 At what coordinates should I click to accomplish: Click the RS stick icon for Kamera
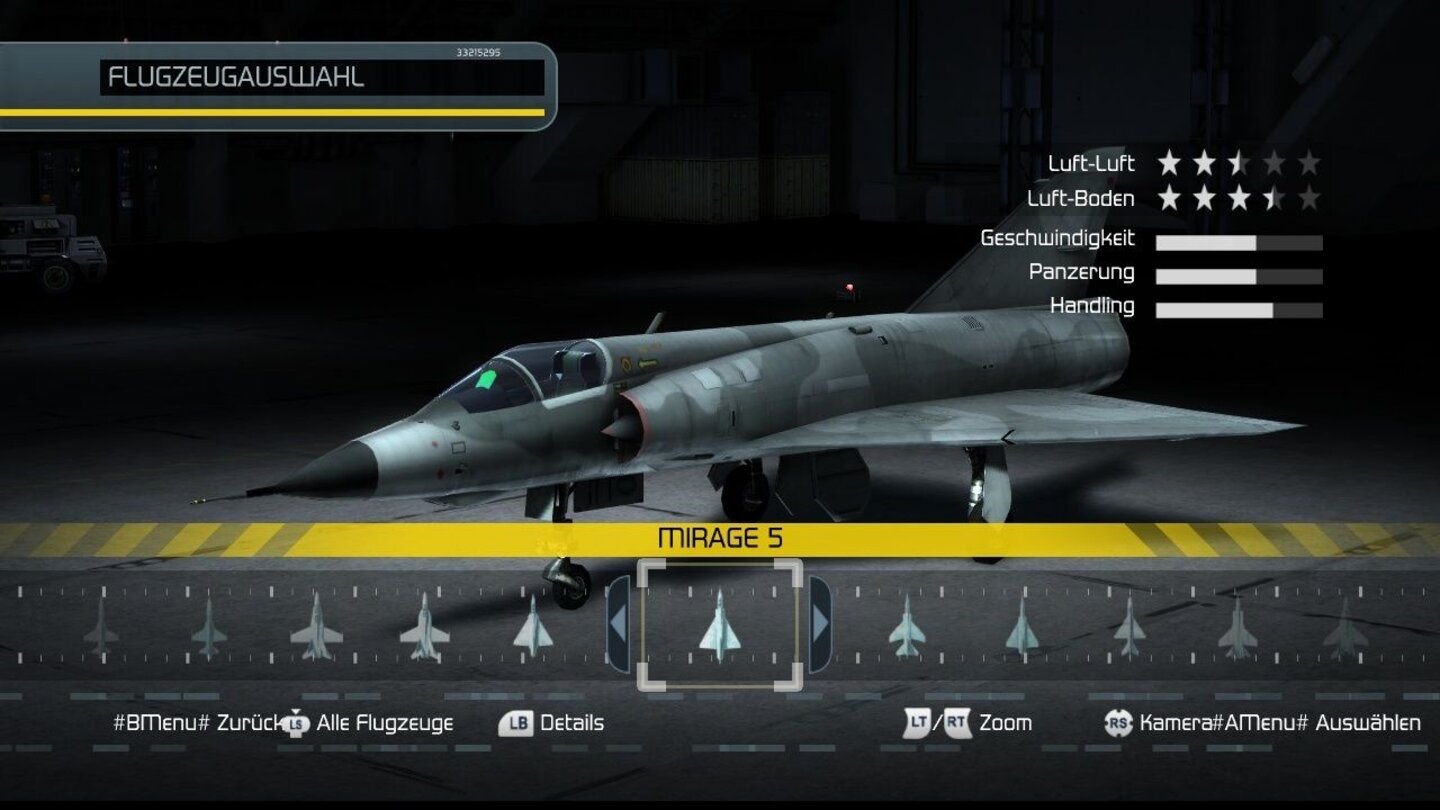(x=1116, y=723)
